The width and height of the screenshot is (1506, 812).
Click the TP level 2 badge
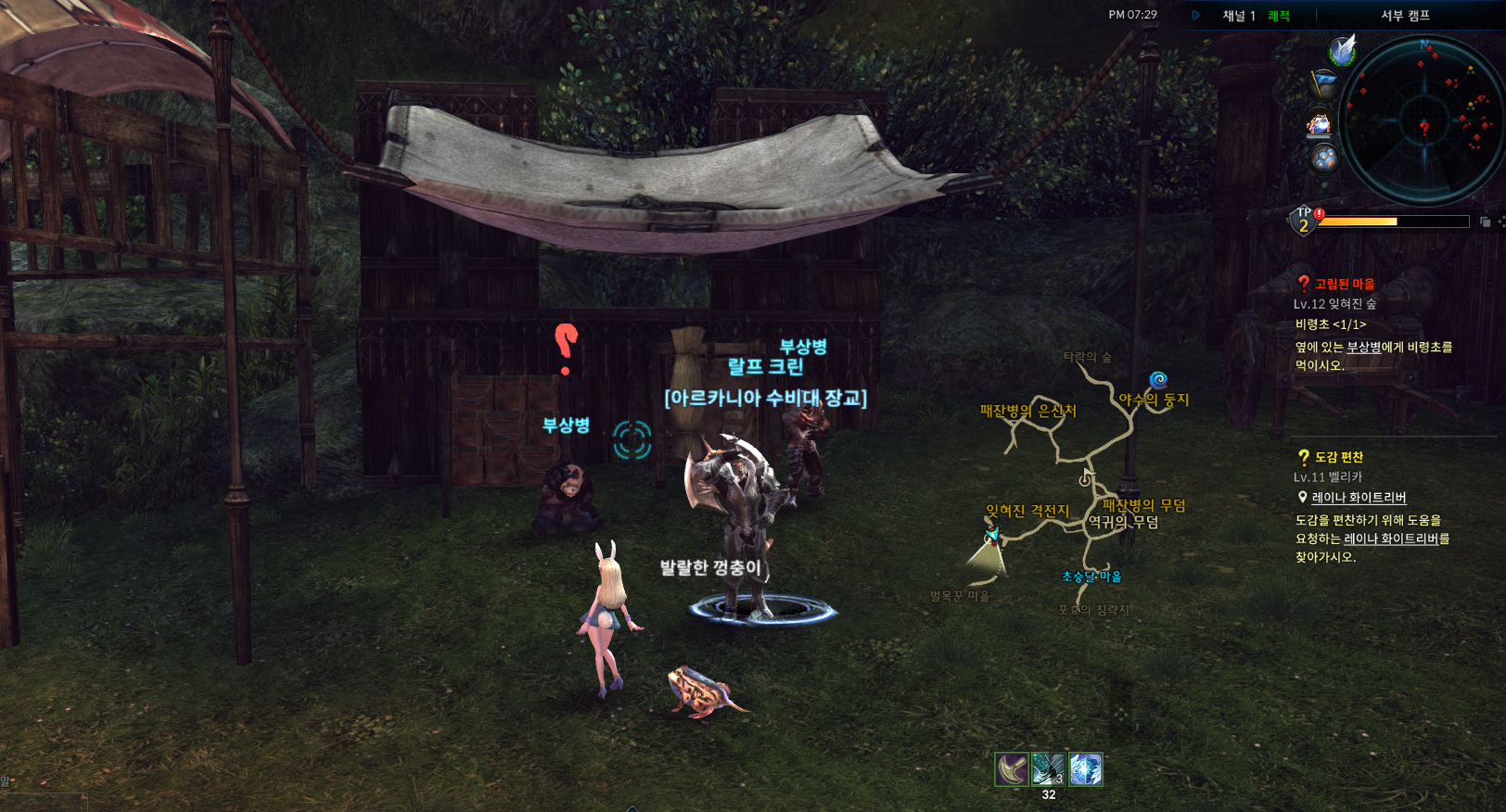1304,221
